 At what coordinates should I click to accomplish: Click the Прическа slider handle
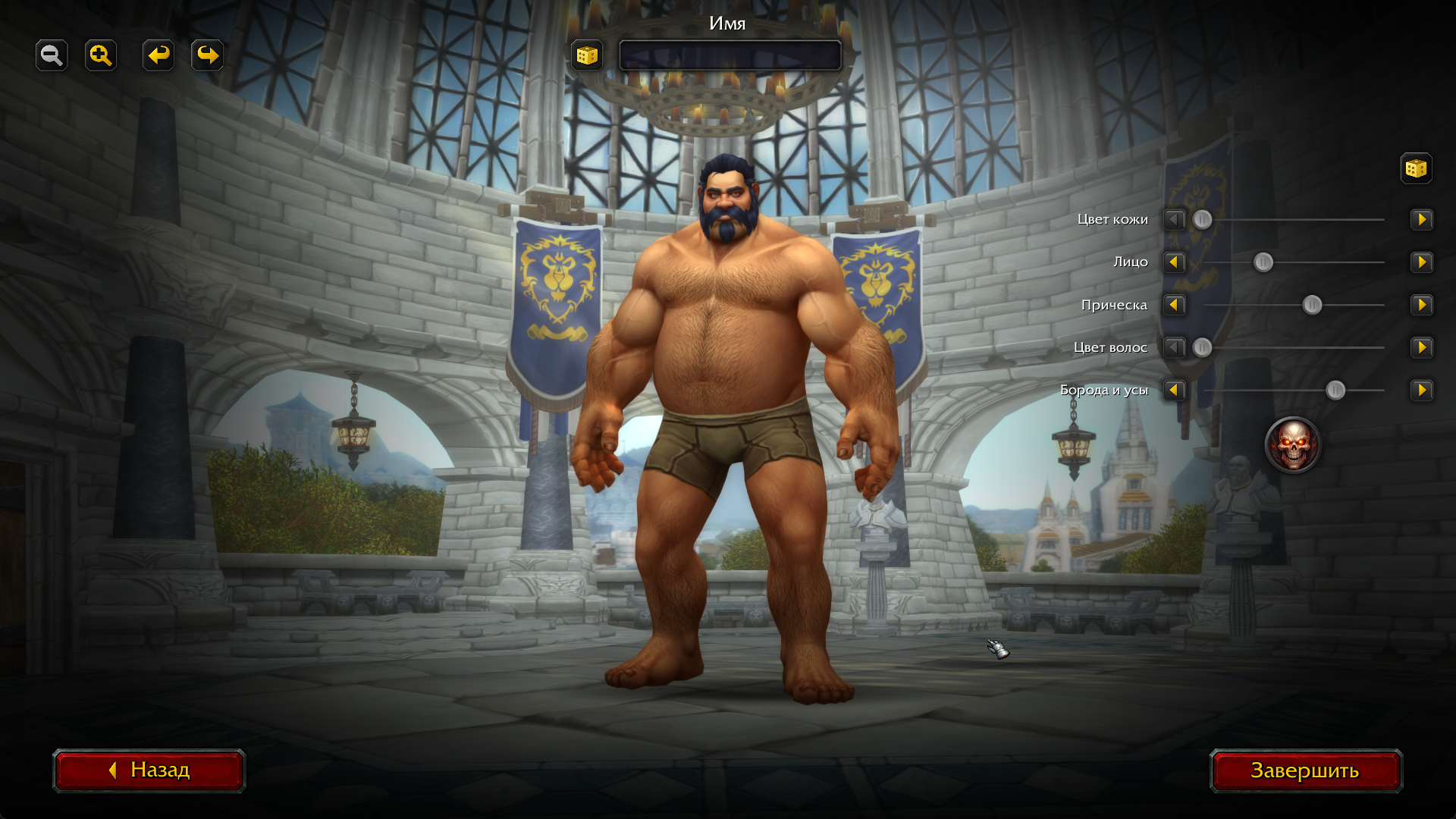(x=1312, y=305)
